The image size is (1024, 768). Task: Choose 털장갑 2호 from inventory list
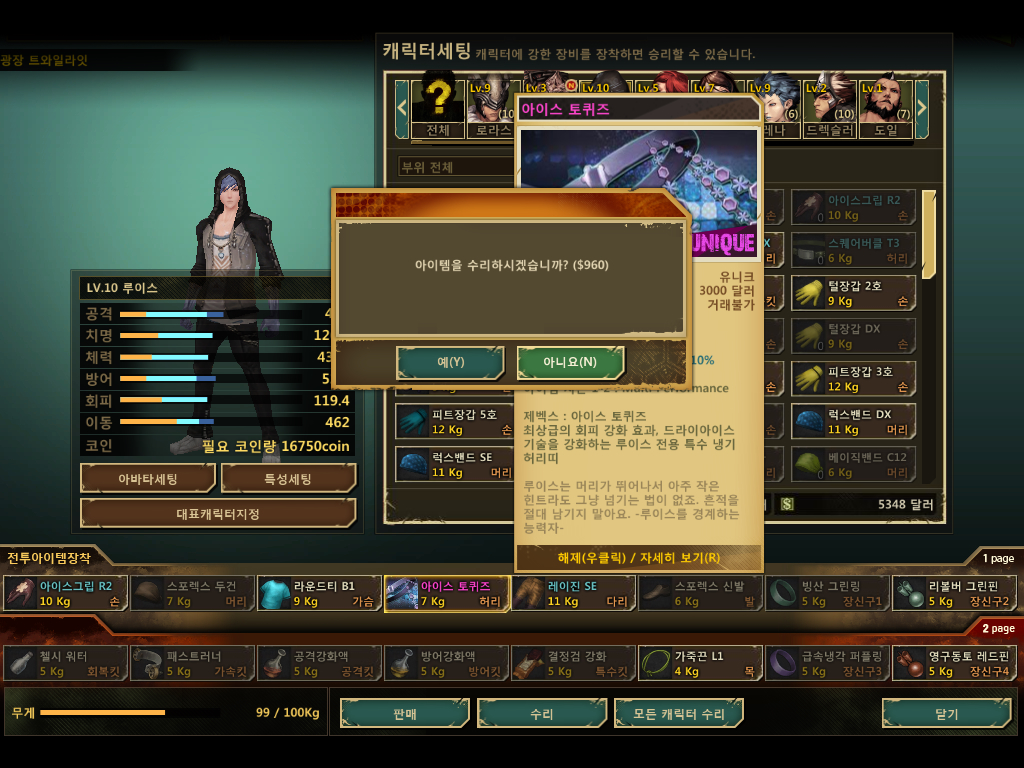pos(853,293)
